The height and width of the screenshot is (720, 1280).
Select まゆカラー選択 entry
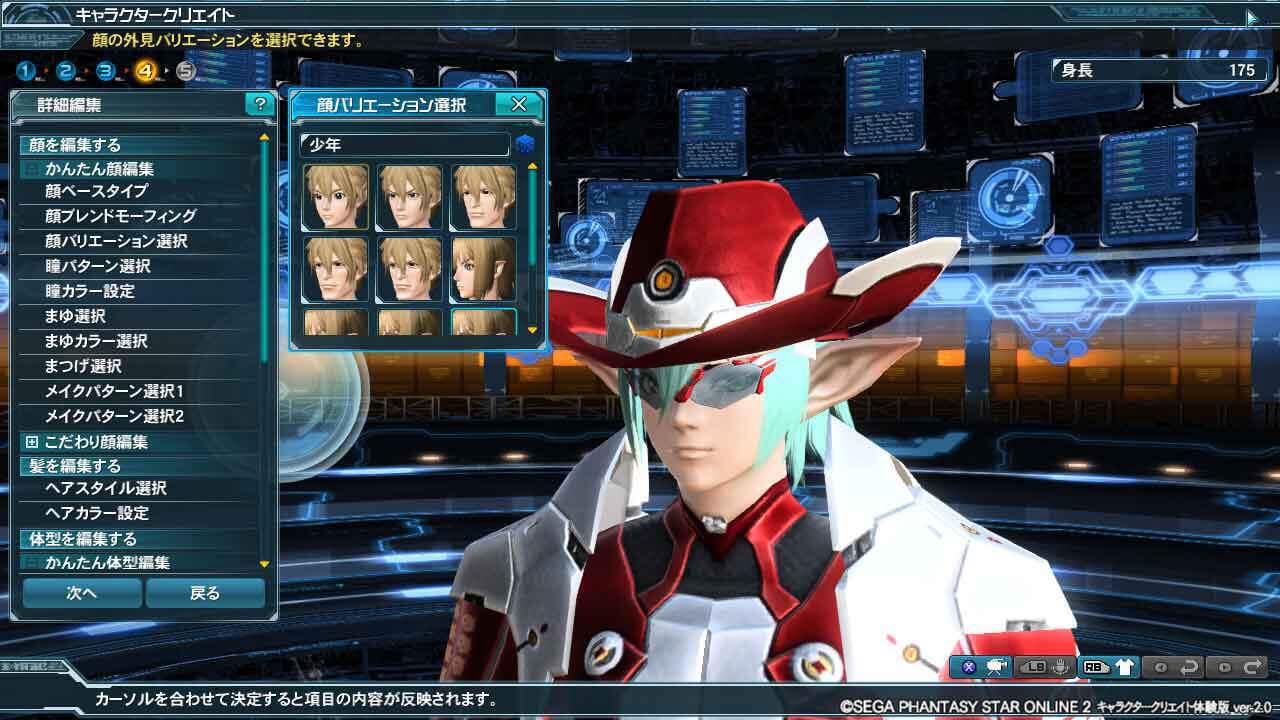pyautogui.click(x=96, y=341)
